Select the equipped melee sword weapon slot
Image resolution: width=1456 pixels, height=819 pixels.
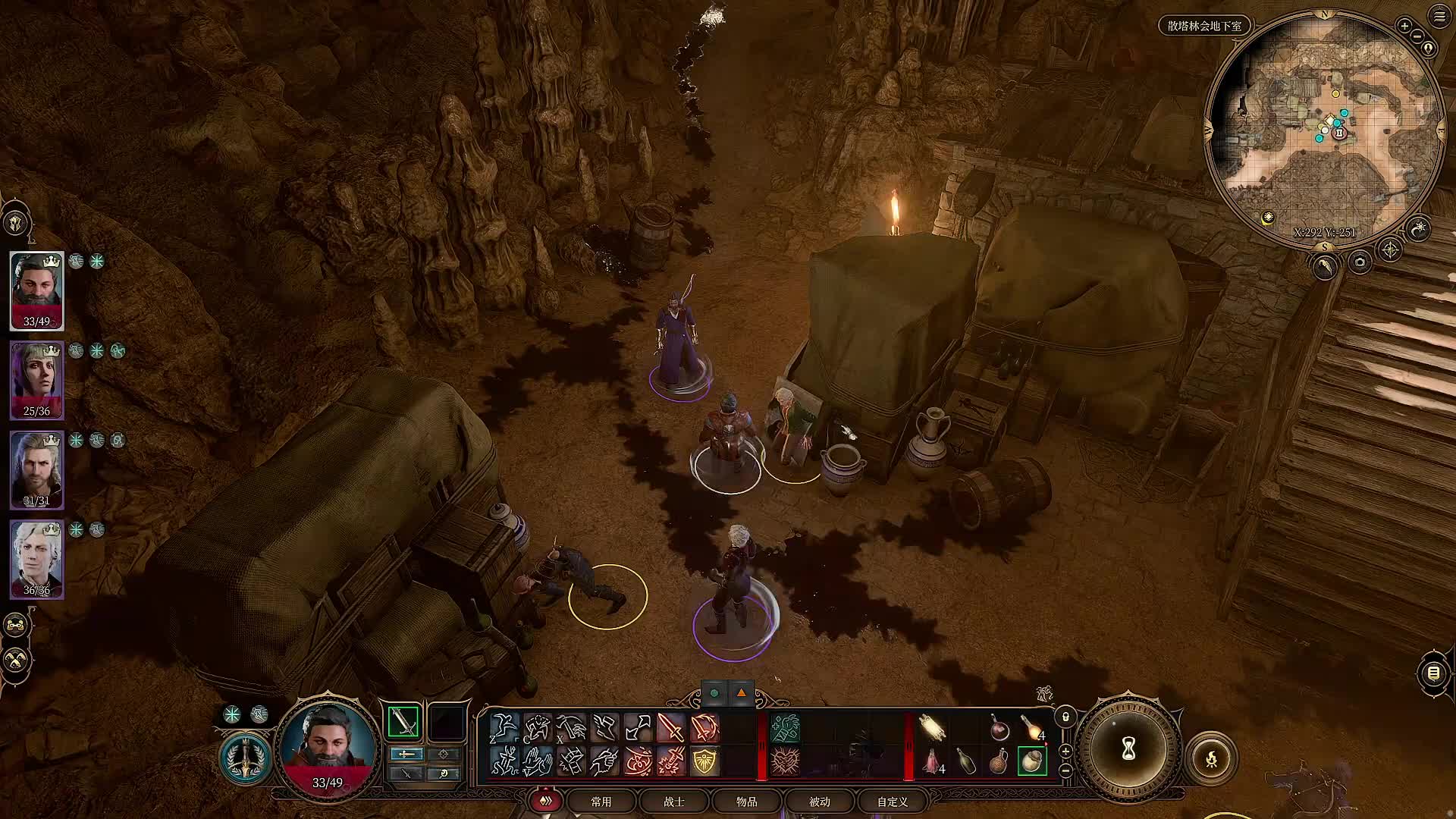pyautogui.click(x=403, y=722)
